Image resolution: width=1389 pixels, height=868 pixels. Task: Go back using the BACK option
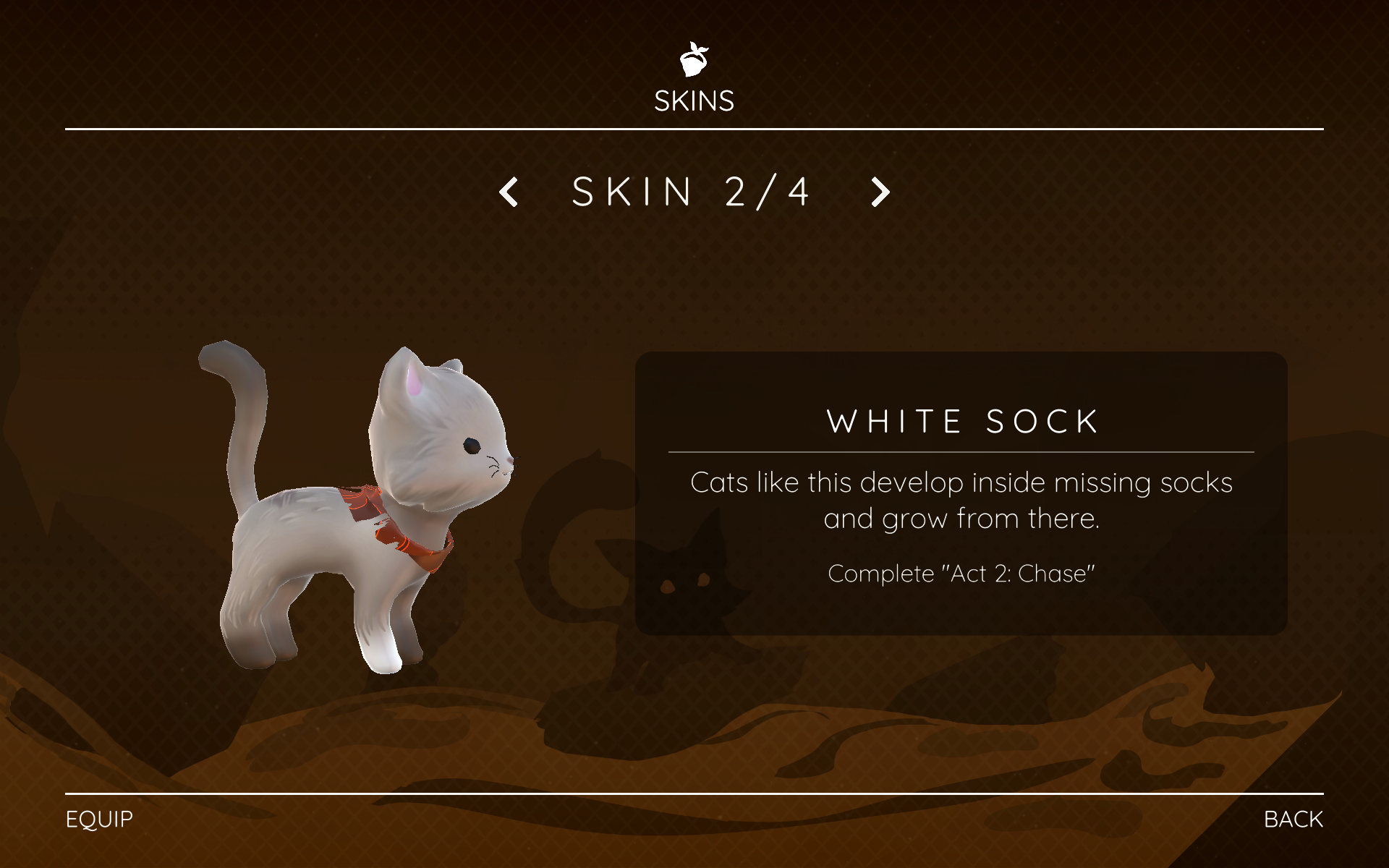(1293, 820)
